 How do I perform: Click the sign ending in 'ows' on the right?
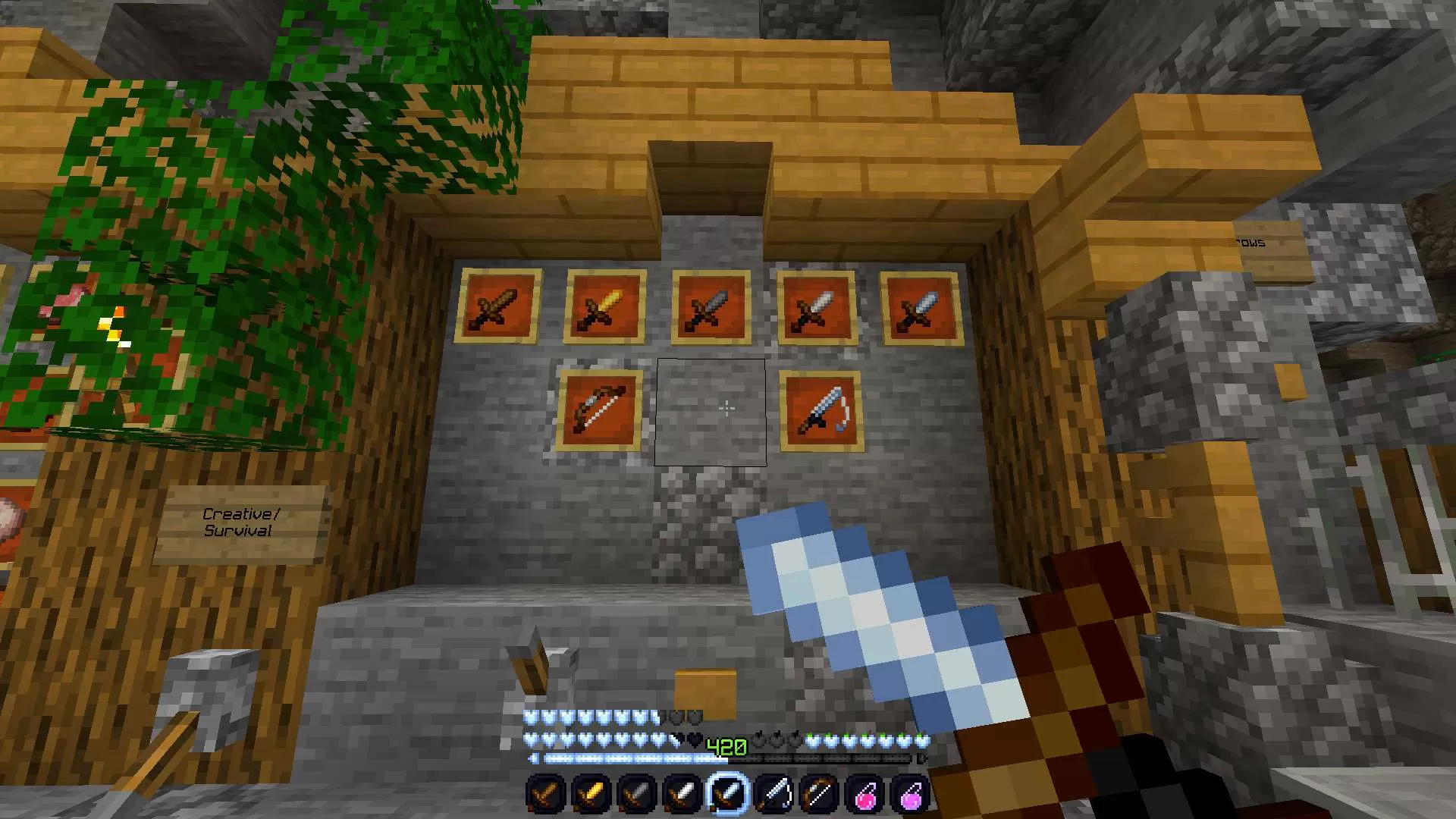(x=1250, y=243)
